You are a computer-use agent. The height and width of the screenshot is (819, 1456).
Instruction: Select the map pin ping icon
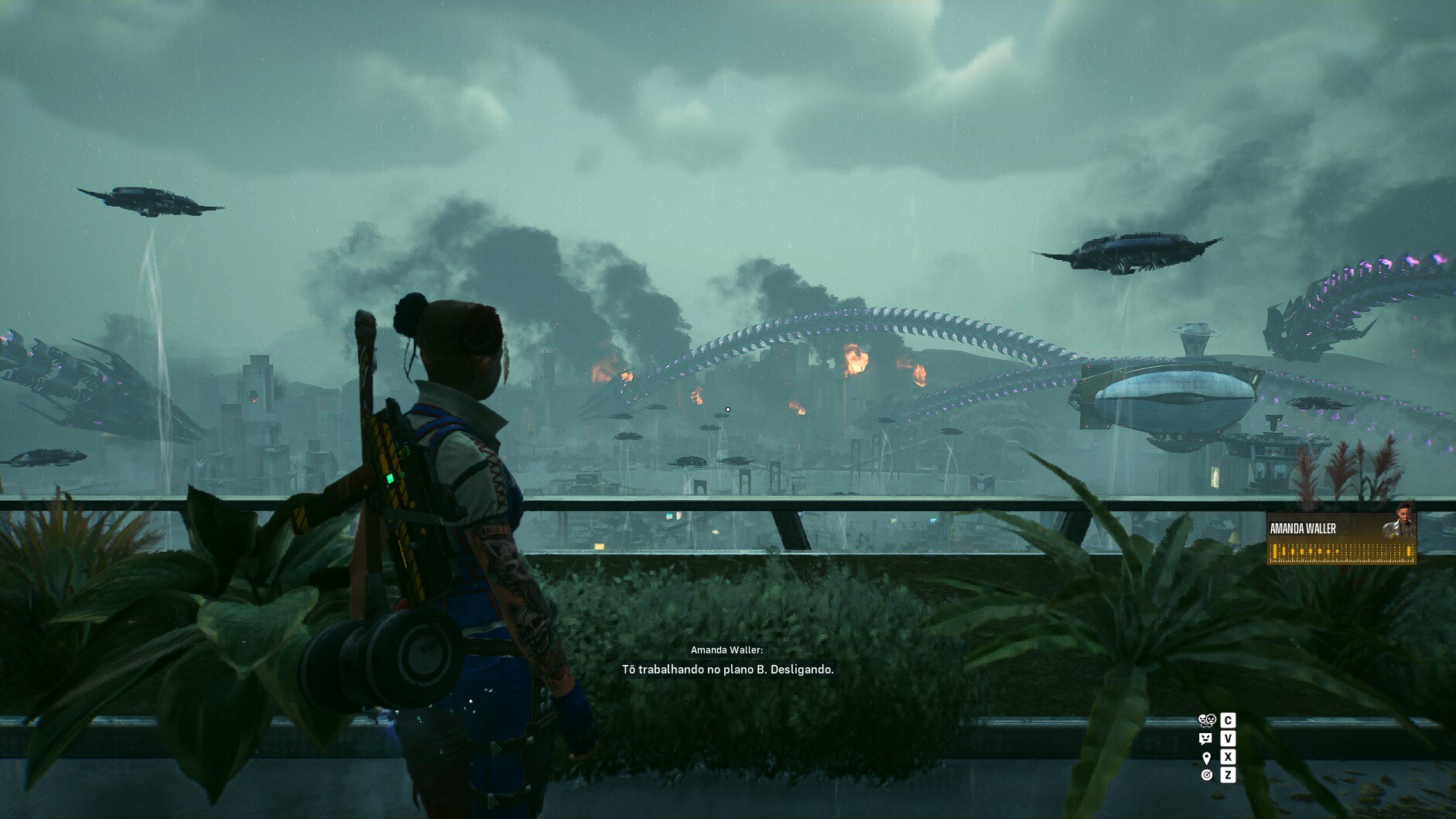point(1206,757)
